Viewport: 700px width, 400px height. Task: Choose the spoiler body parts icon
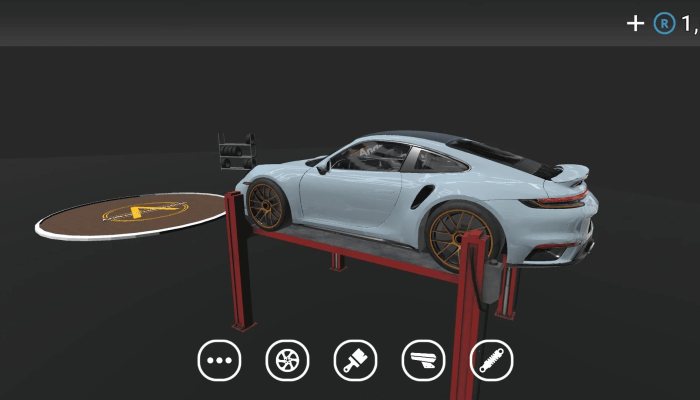423,360
